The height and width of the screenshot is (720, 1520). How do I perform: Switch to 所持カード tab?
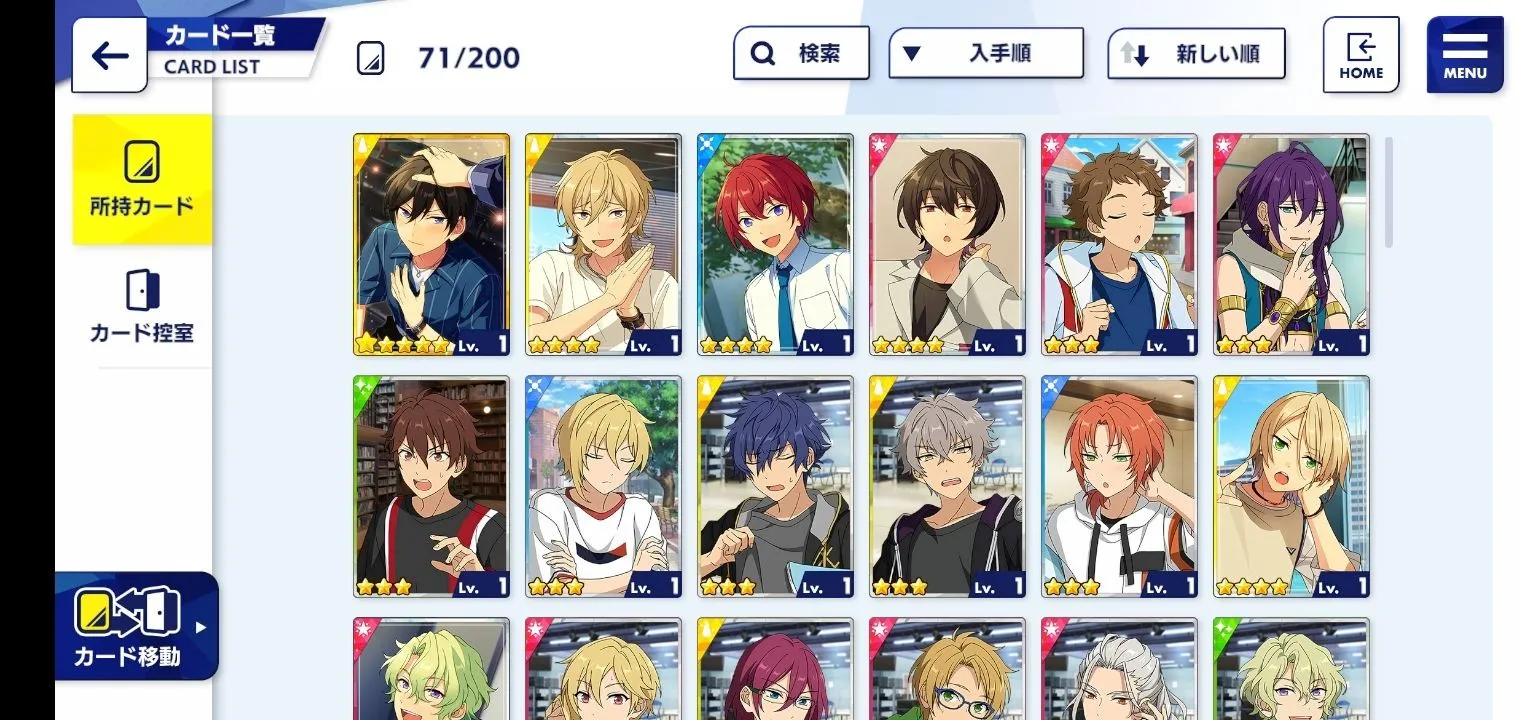tap(142, 180)
